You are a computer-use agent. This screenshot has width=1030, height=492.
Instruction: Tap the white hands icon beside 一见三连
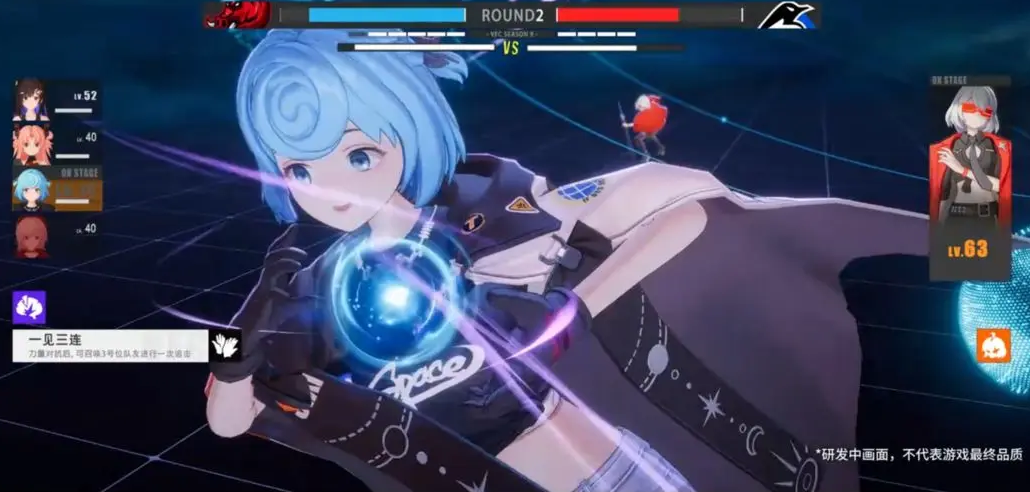click(224, 346)
